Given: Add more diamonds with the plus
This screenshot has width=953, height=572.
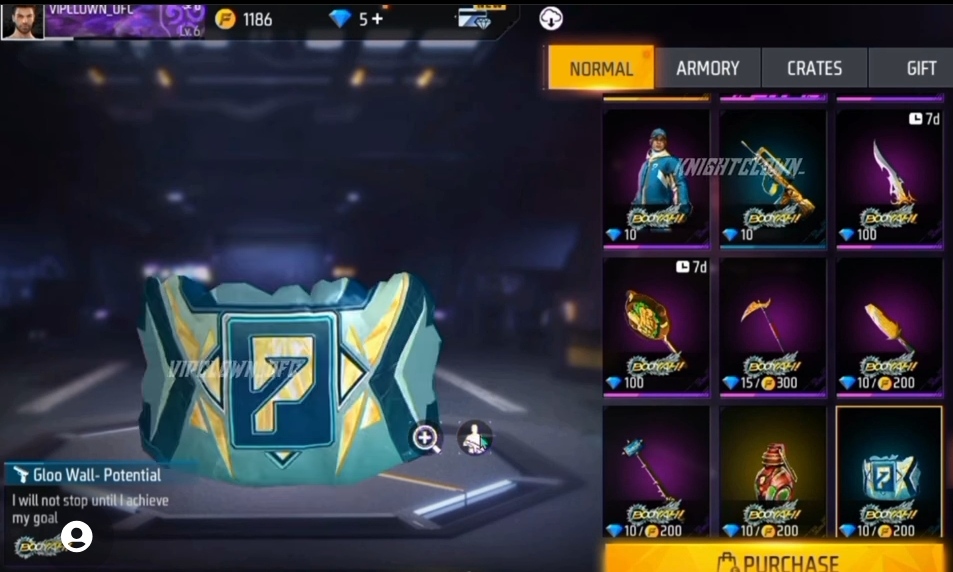Looking at the screenshot, I should 379,19.
